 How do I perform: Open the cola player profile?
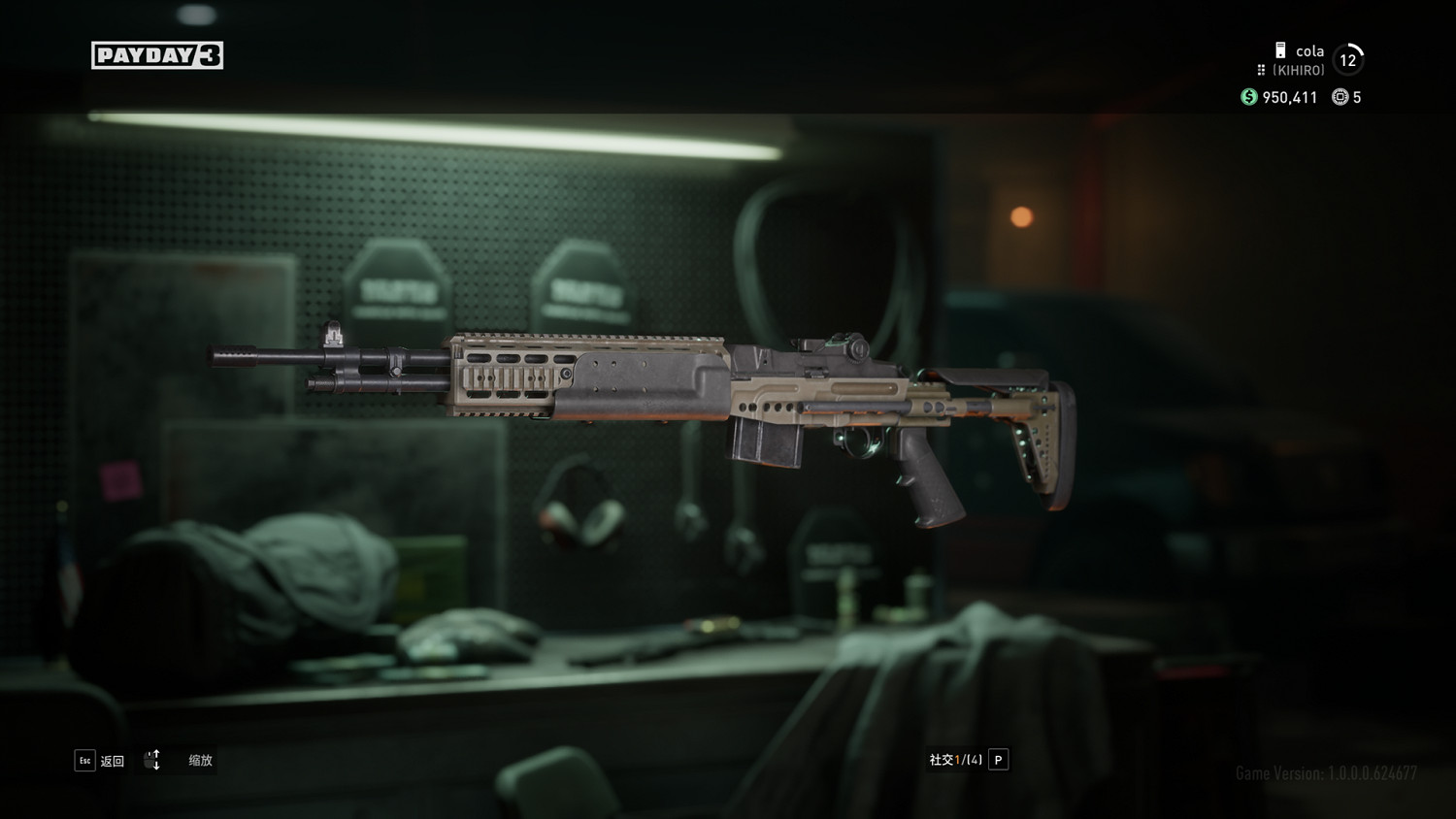pos(1308,51)
